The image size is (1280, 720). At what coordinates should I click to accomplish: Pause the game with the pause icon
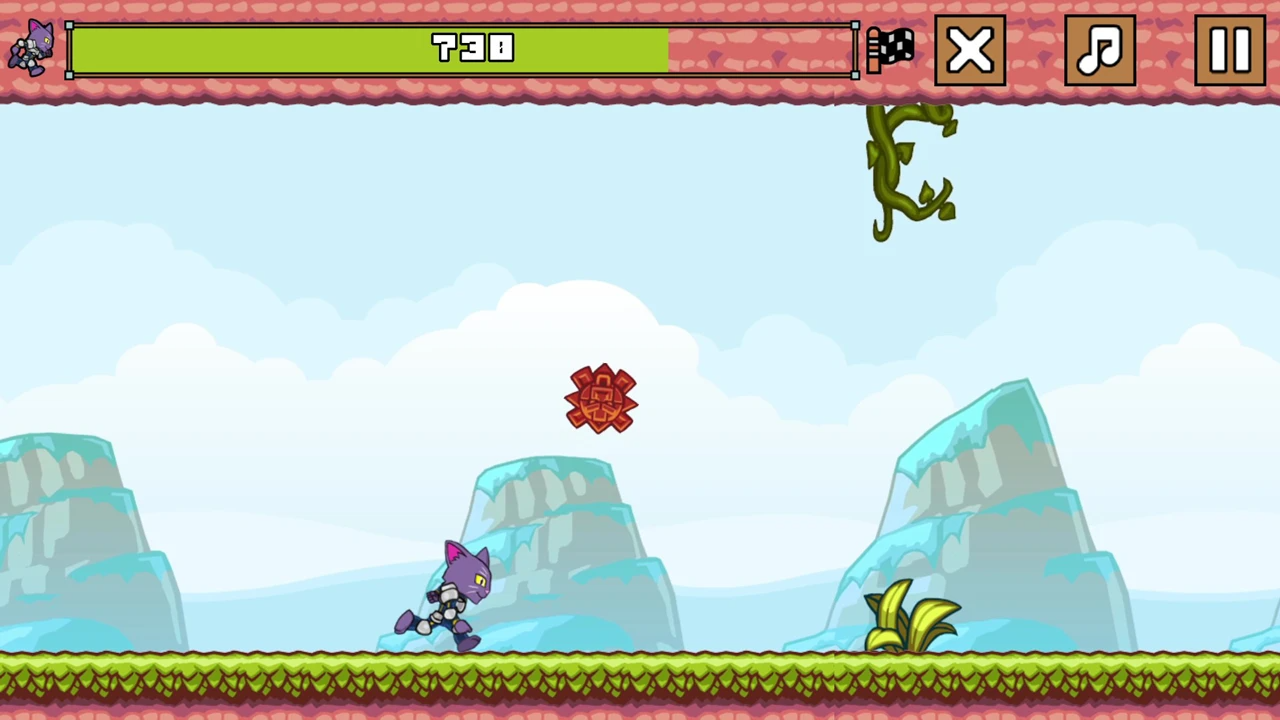pyautogui.click(x=1229, y=50)
